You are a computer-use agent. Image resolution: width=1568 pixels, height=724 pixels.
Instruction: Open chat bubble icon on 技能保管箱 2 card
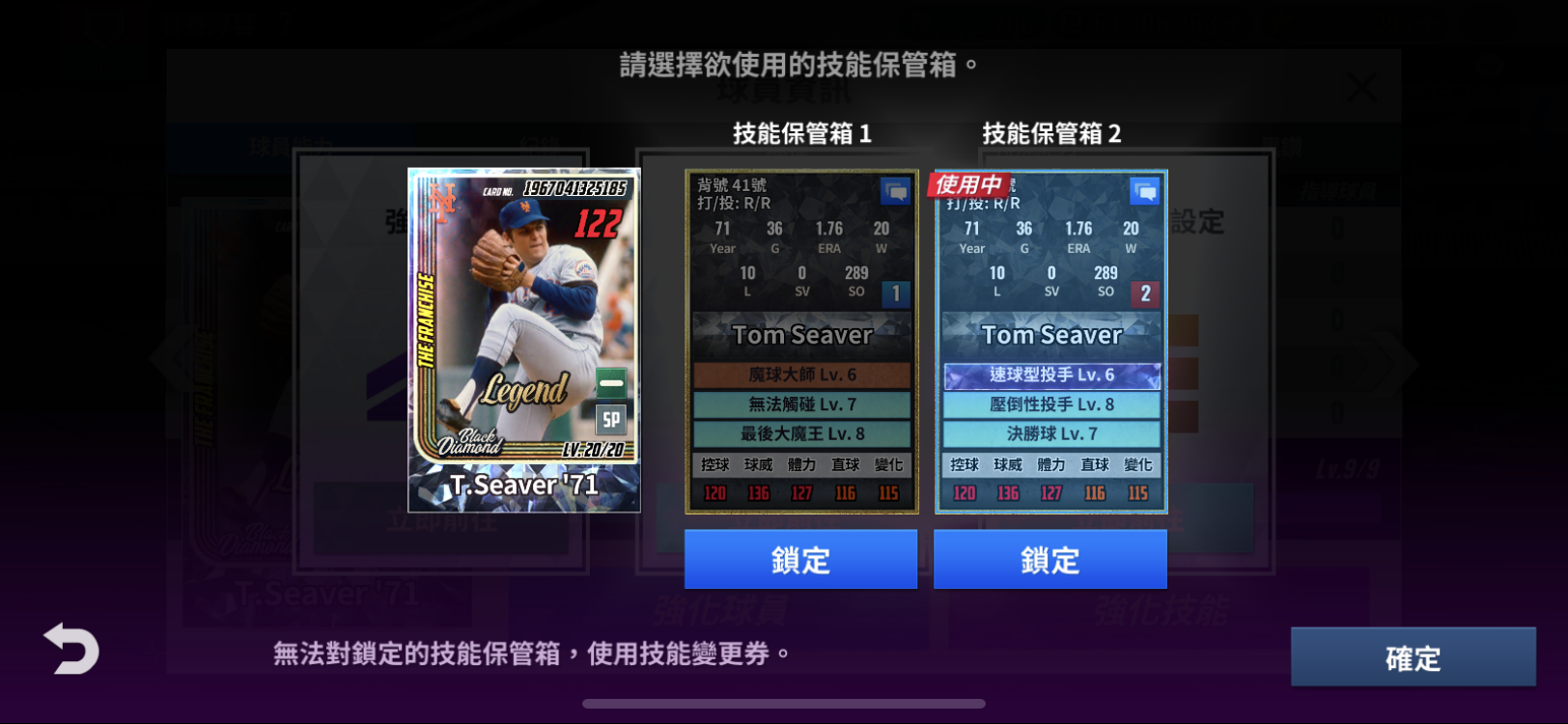pos(1145,190)
